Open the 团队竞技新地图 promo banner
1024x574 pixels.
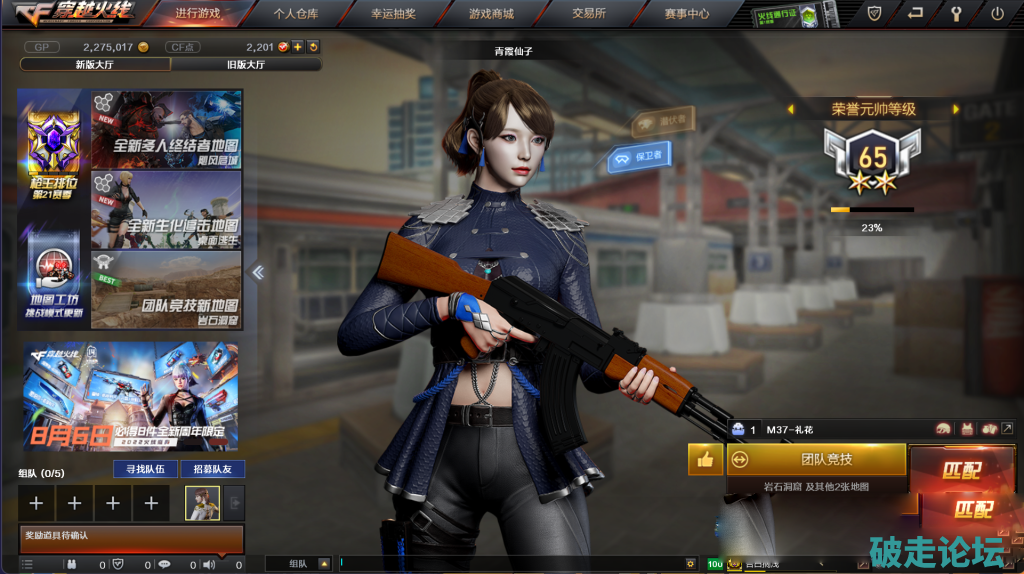167,290
